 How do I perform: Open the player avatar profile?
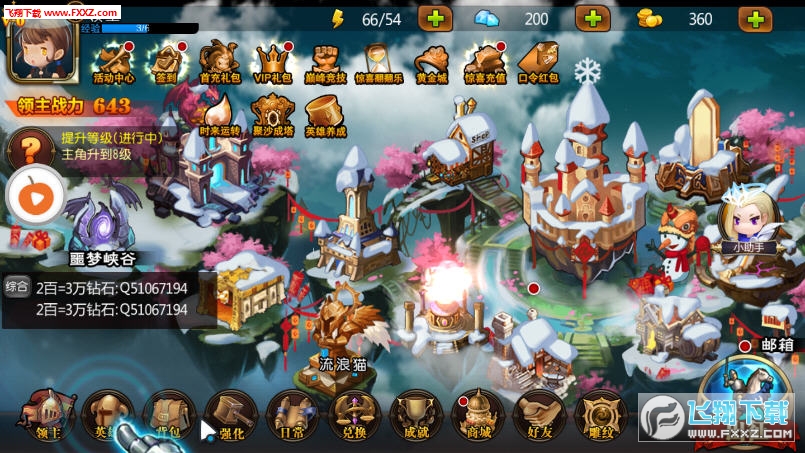coord(36,50)
